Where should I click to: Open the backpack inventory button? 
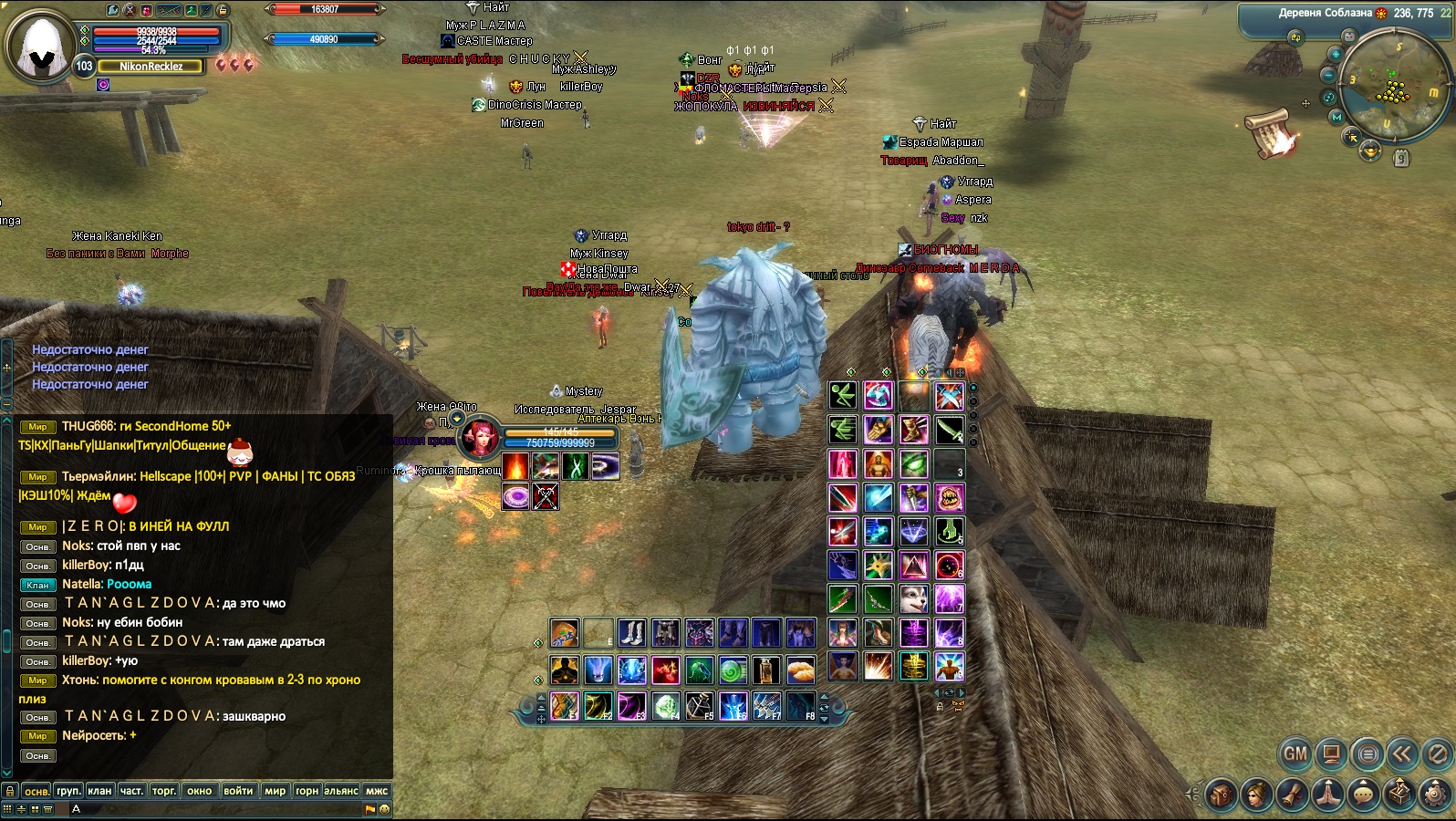tap(1221, 795)
